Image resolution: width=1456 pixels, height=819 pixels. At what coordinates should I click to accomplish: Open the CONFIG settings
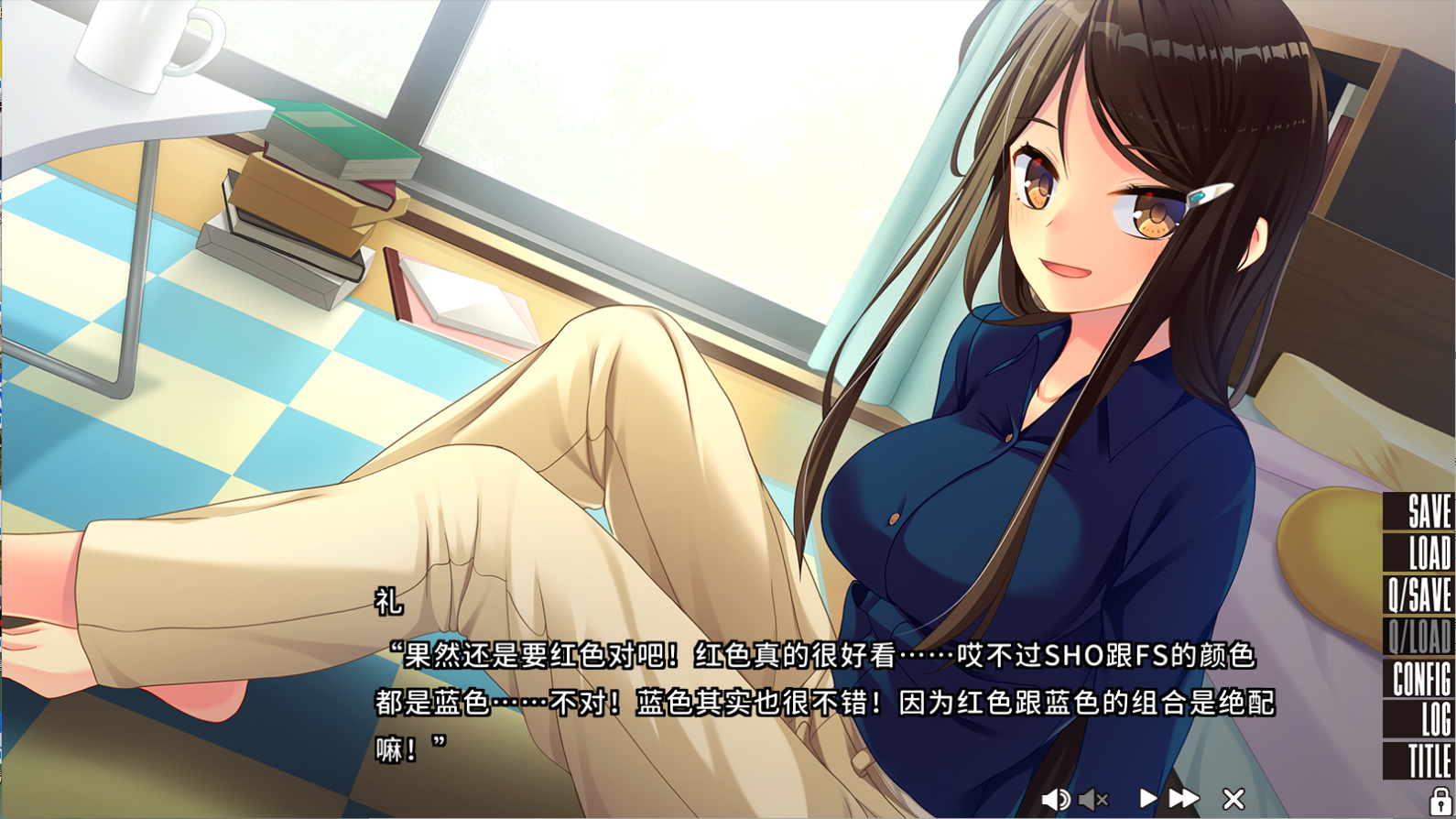[1420, 679]
